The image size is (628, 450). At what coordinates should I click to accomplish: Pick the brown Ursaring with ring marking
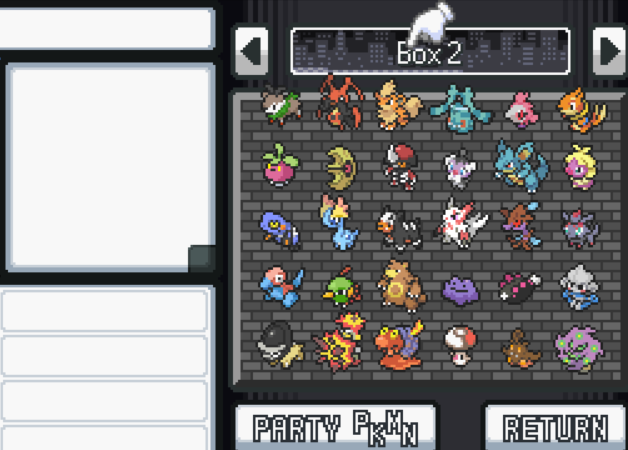click(399, 285)
